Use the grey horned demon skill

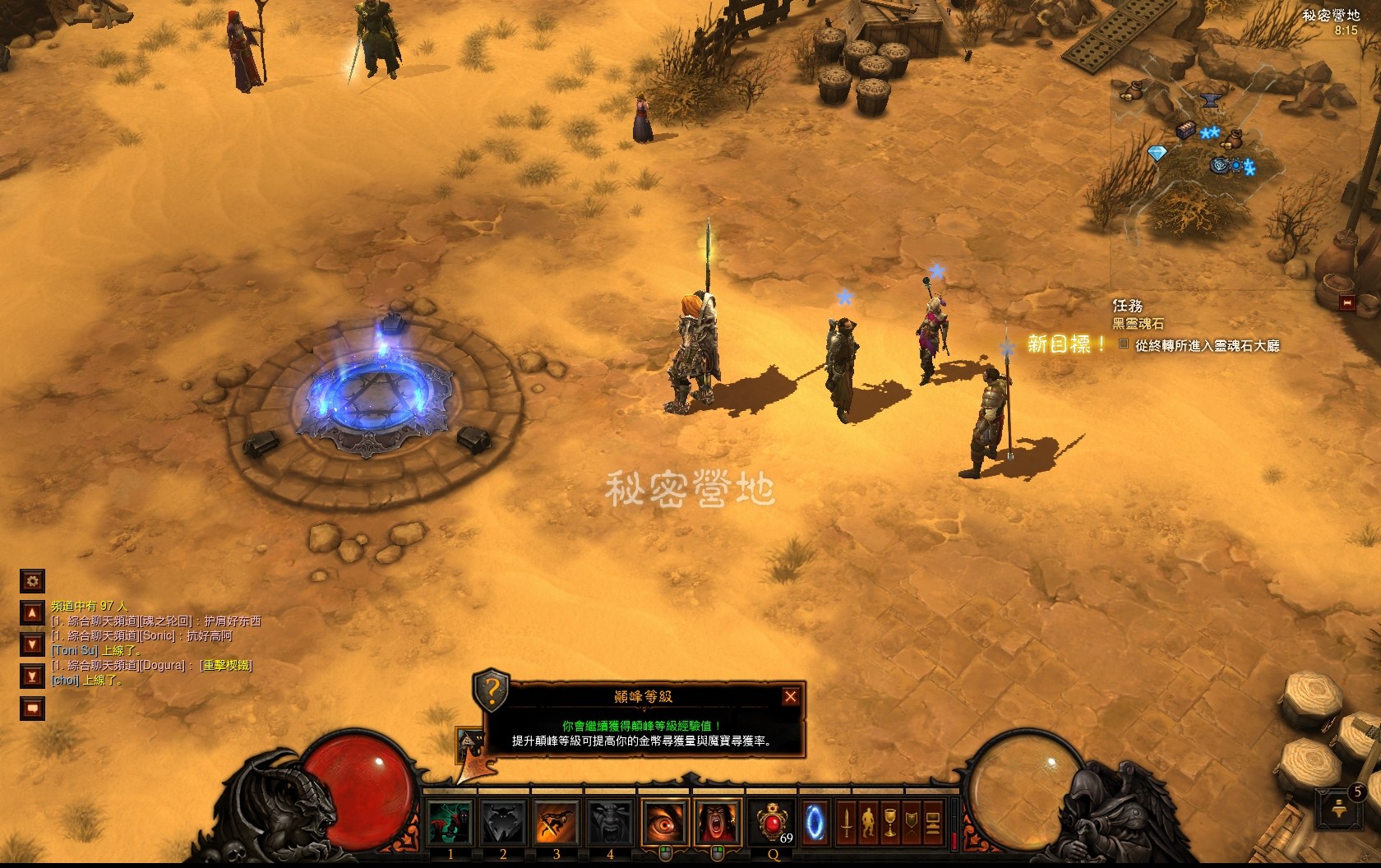503,821
